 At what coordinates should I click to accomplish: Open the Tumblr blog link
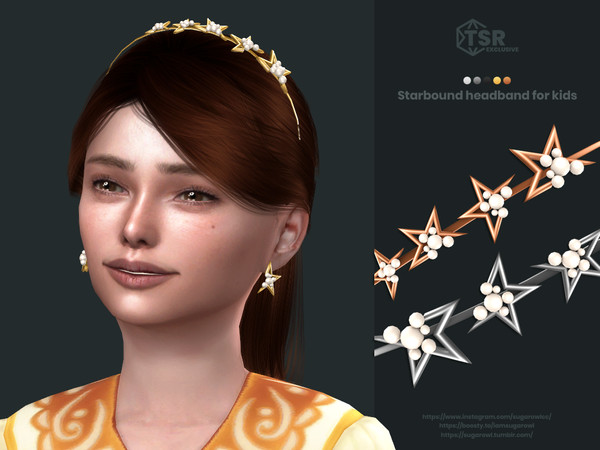[487, 436]
